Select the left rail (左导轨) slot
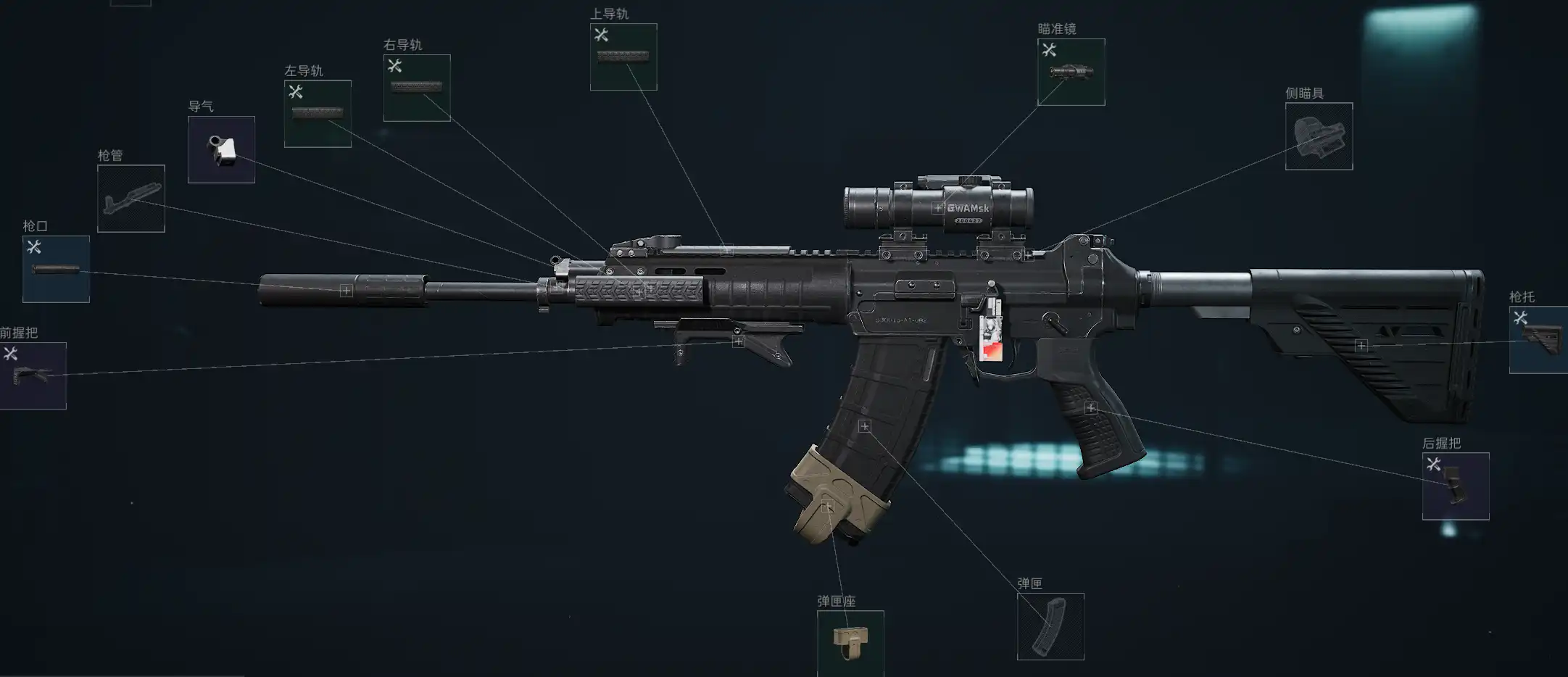This screenshot has width=1568, height=677. click(318, 114)
